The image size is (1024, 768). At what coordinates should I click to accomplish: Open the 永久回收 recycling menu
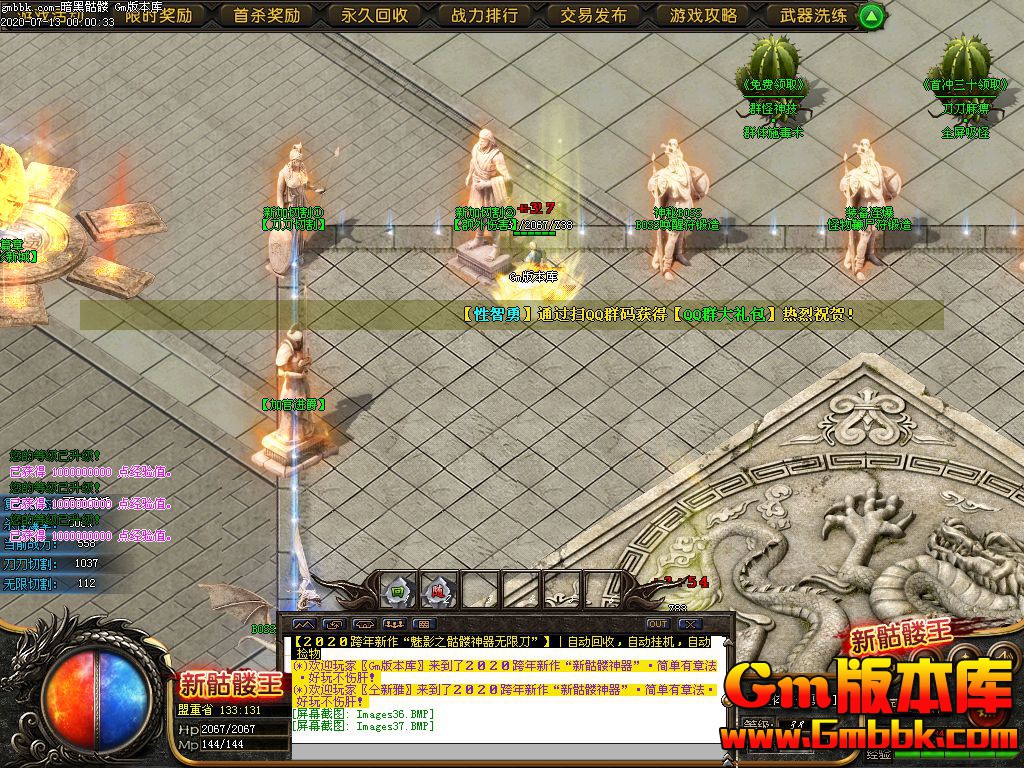[x=374, y=15]
